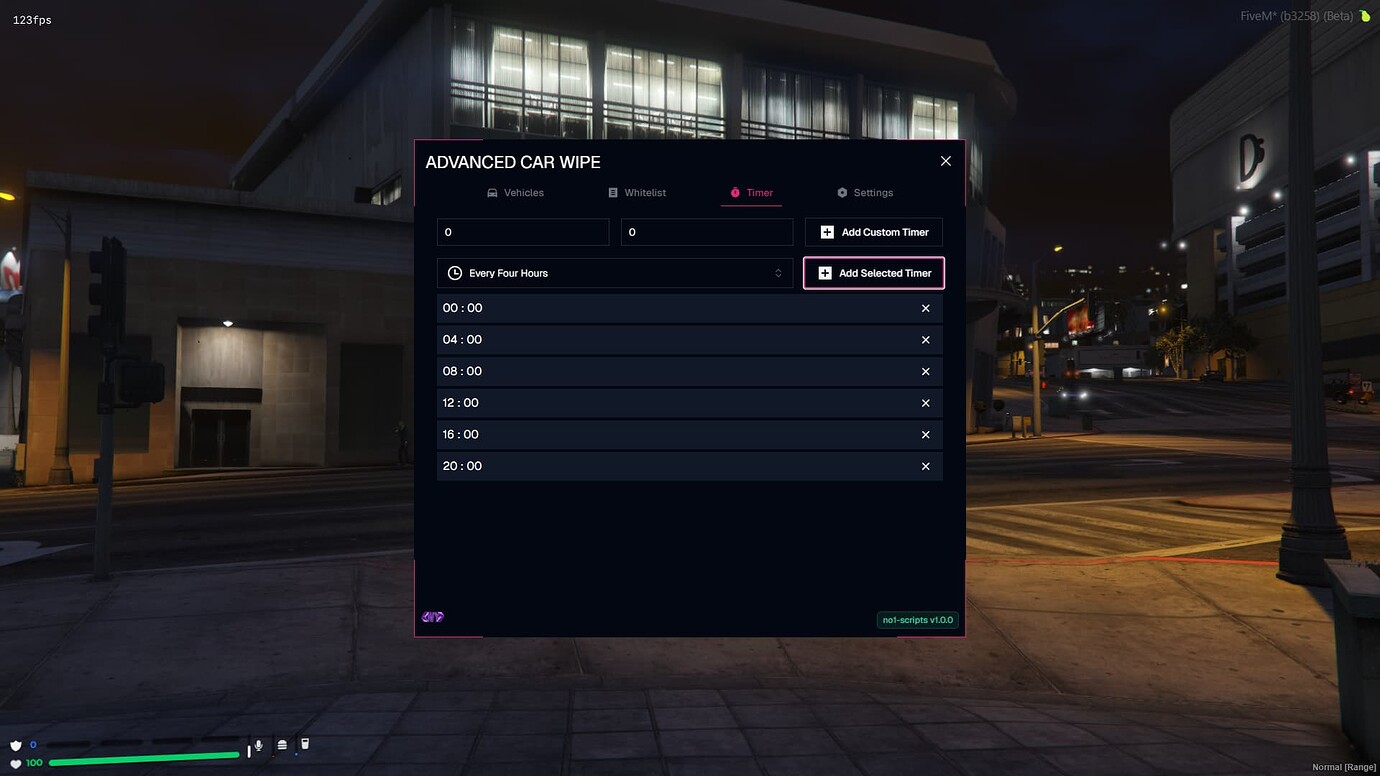Click the plus icon on Add Custom Timer
Screen dimensions: 1380x776
(x=827, y=231)
